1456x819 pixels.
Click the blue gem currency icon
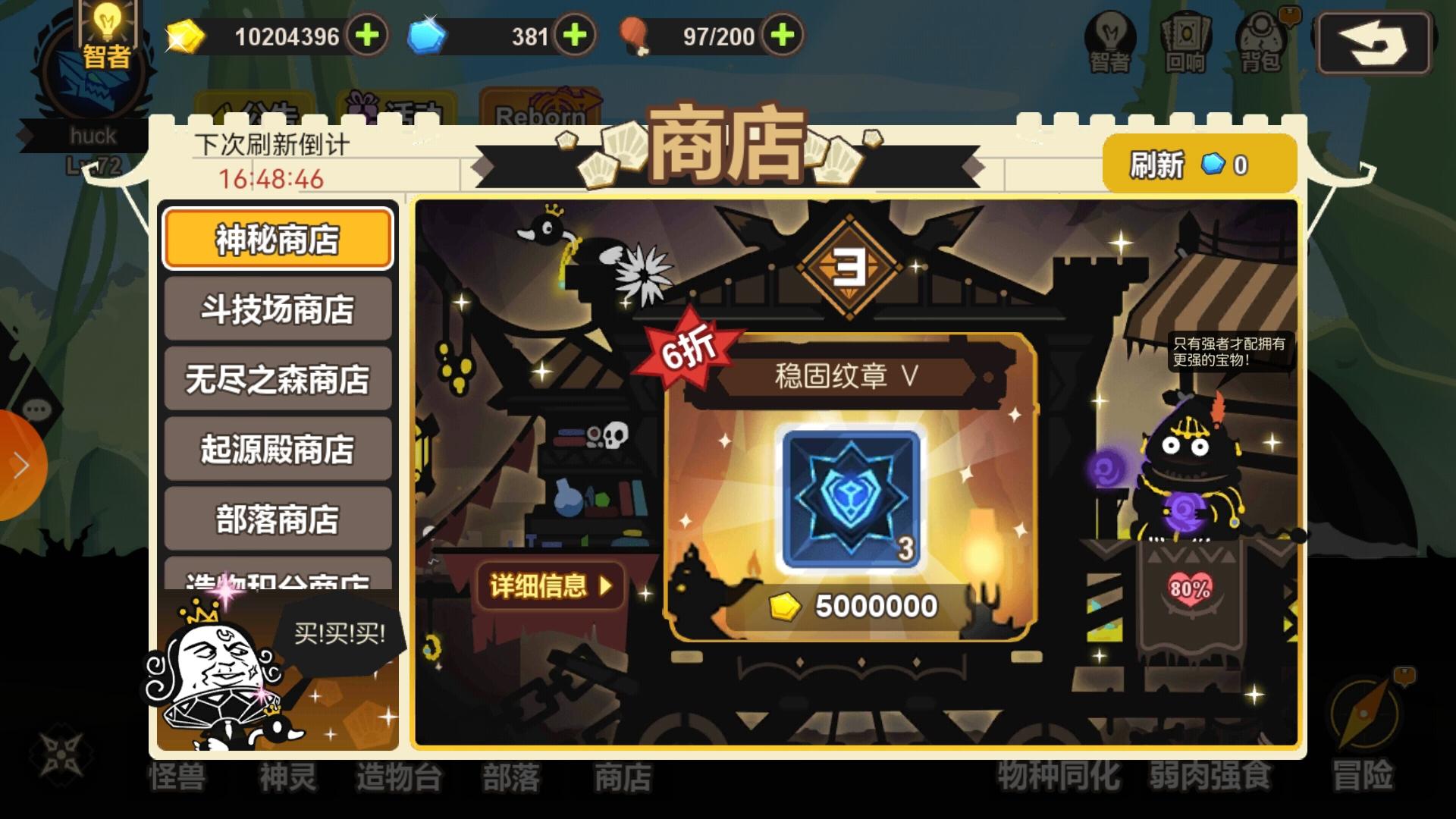tap(425, 36)
